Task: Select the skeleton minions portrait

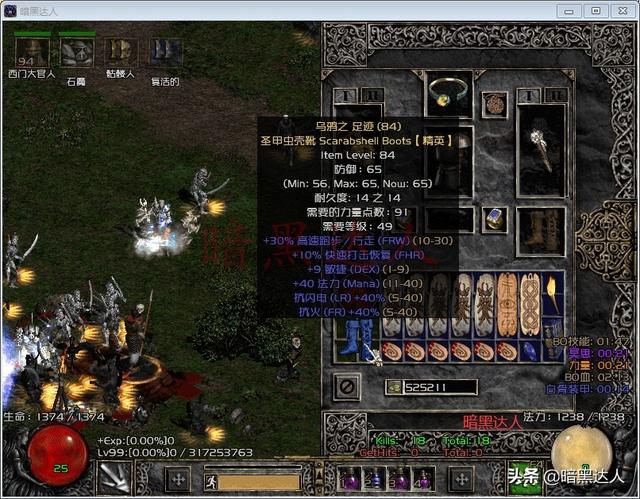Action: pos(121,50)
